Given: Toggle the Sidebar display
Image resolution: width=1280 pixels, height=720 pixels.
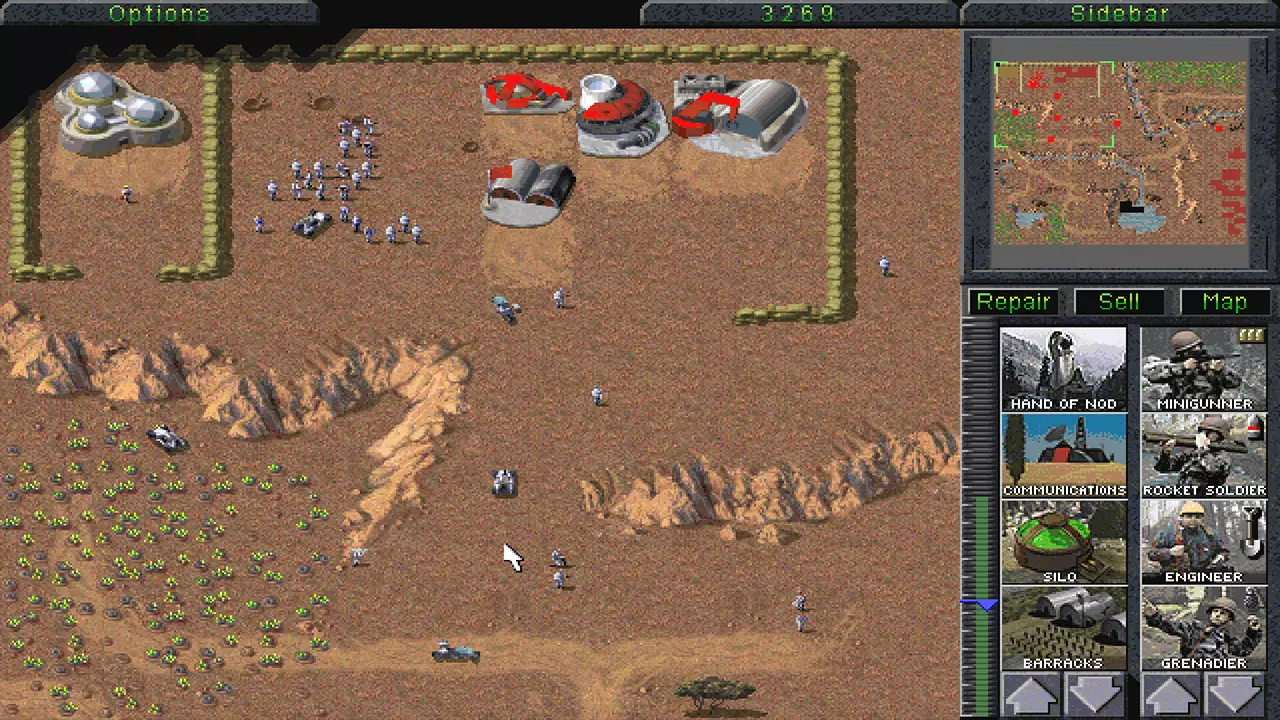Looking at the screenshot, I should pyautogui.click(x=1119, y=13).
